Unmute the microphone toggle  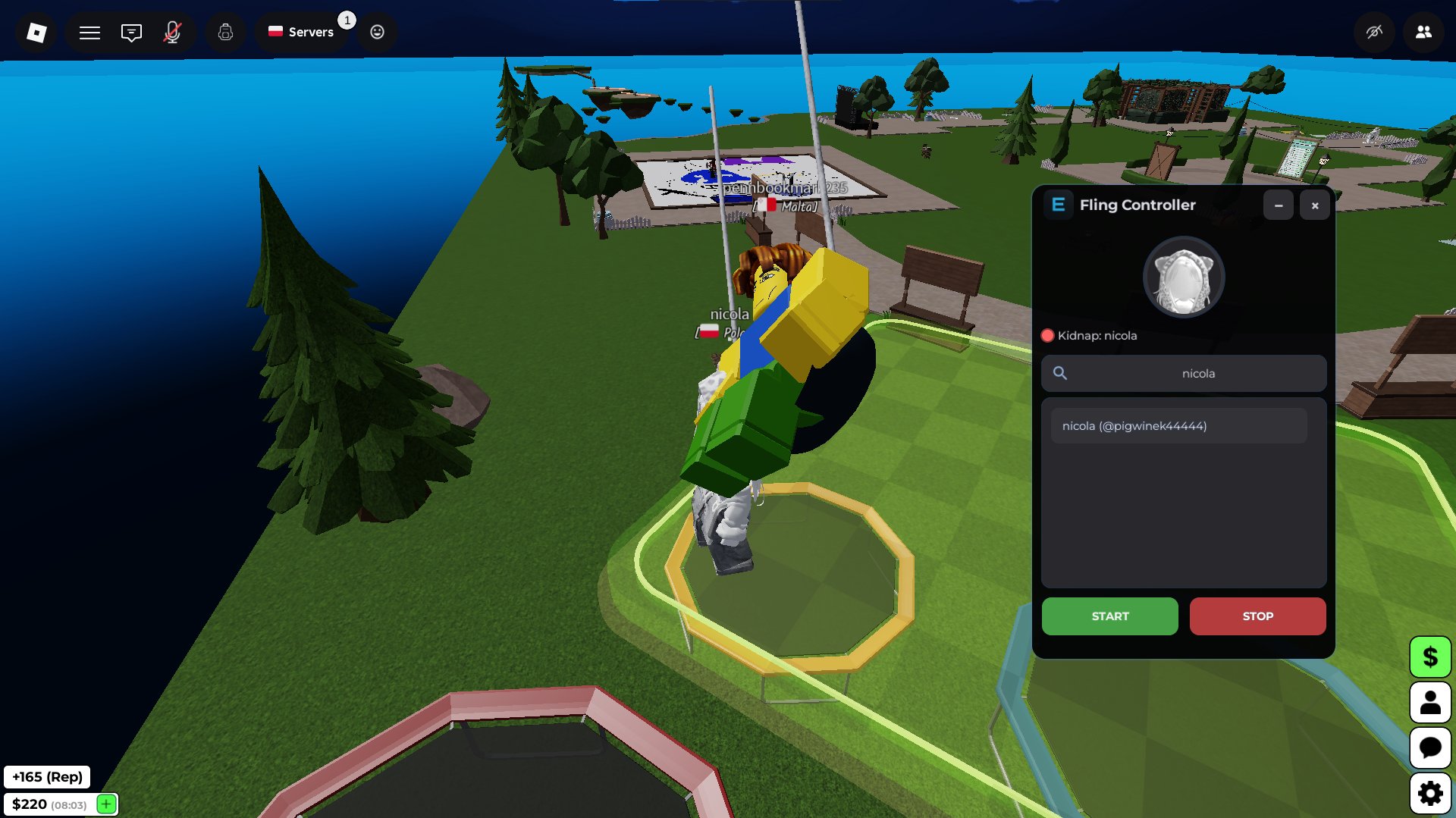point(173,32)
